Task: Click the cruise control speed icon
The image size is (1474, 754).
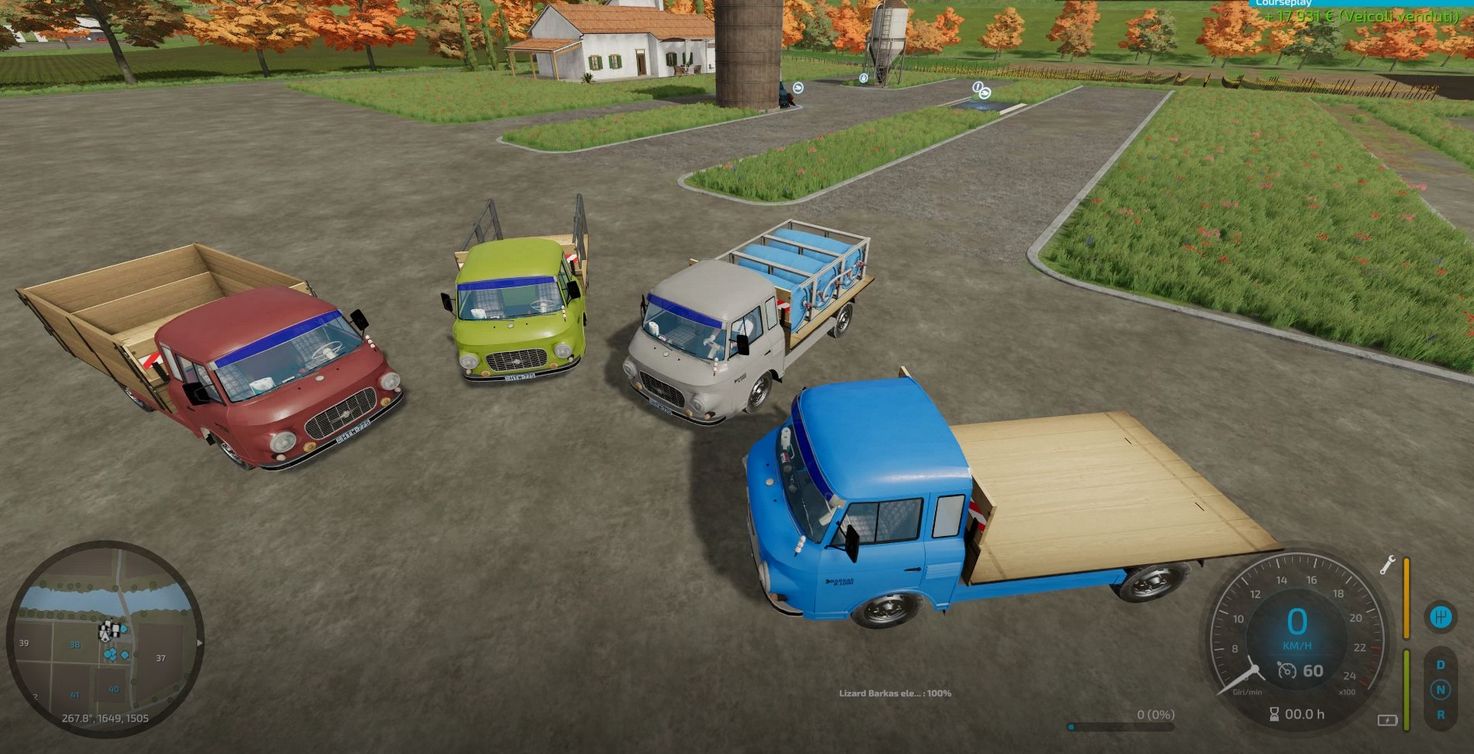Action: pos(1288,671)
